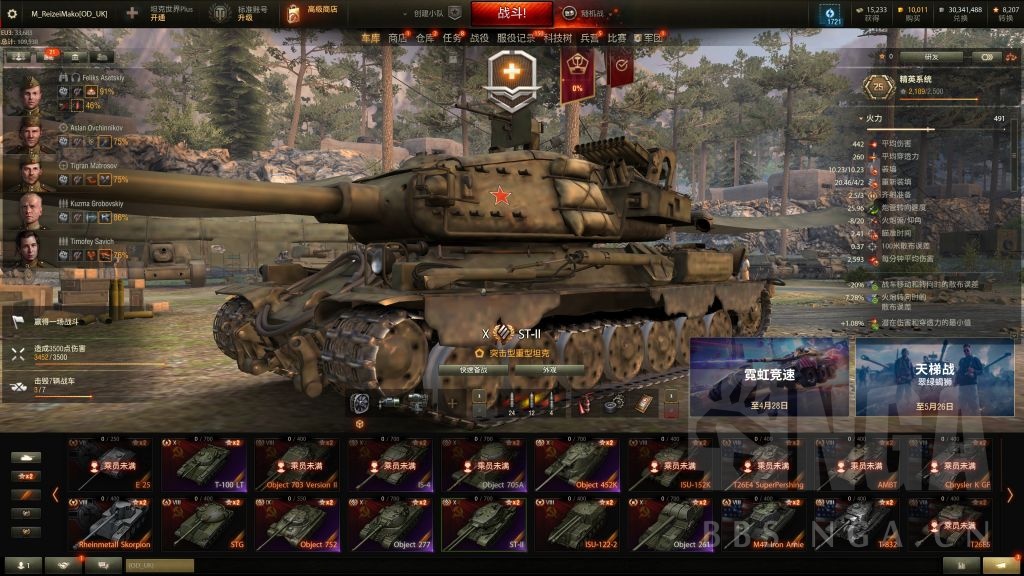Viewport: 1024px width, 576px height.
Task: Open the 服役记录 service record tab
Action: [x=517, y=38]
